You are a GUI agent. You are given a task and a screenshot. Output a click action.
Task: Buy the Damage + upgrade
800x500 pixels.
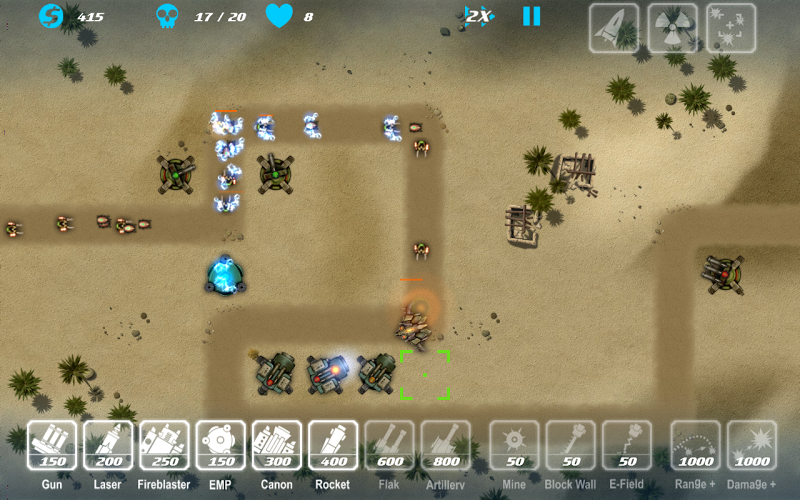point(752,445)
